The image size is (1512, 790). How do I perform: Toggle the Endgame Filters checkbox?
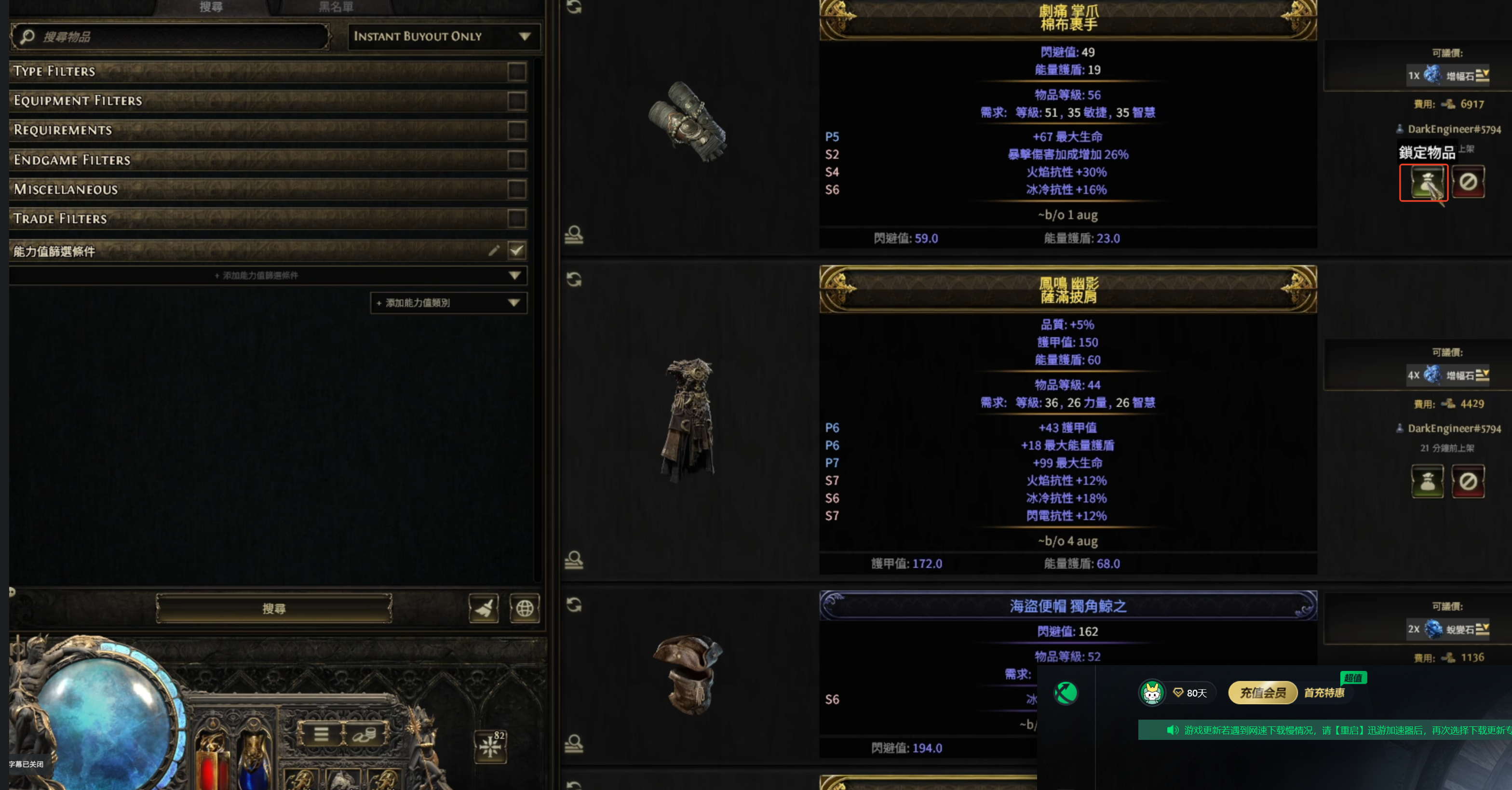point(516,160)
